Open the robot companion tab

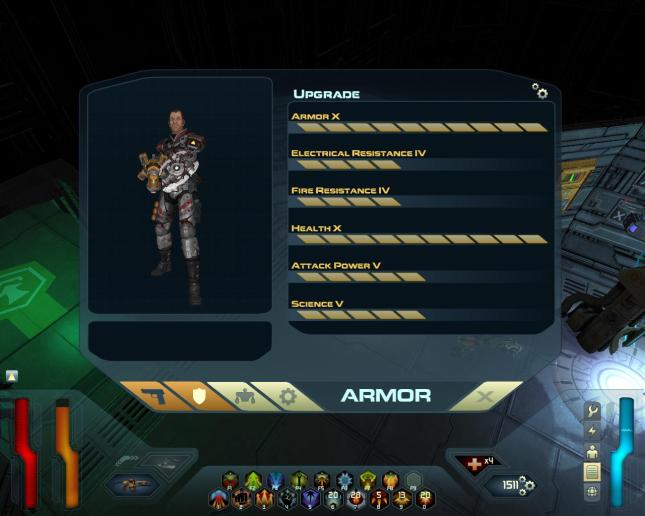(243, 396)
